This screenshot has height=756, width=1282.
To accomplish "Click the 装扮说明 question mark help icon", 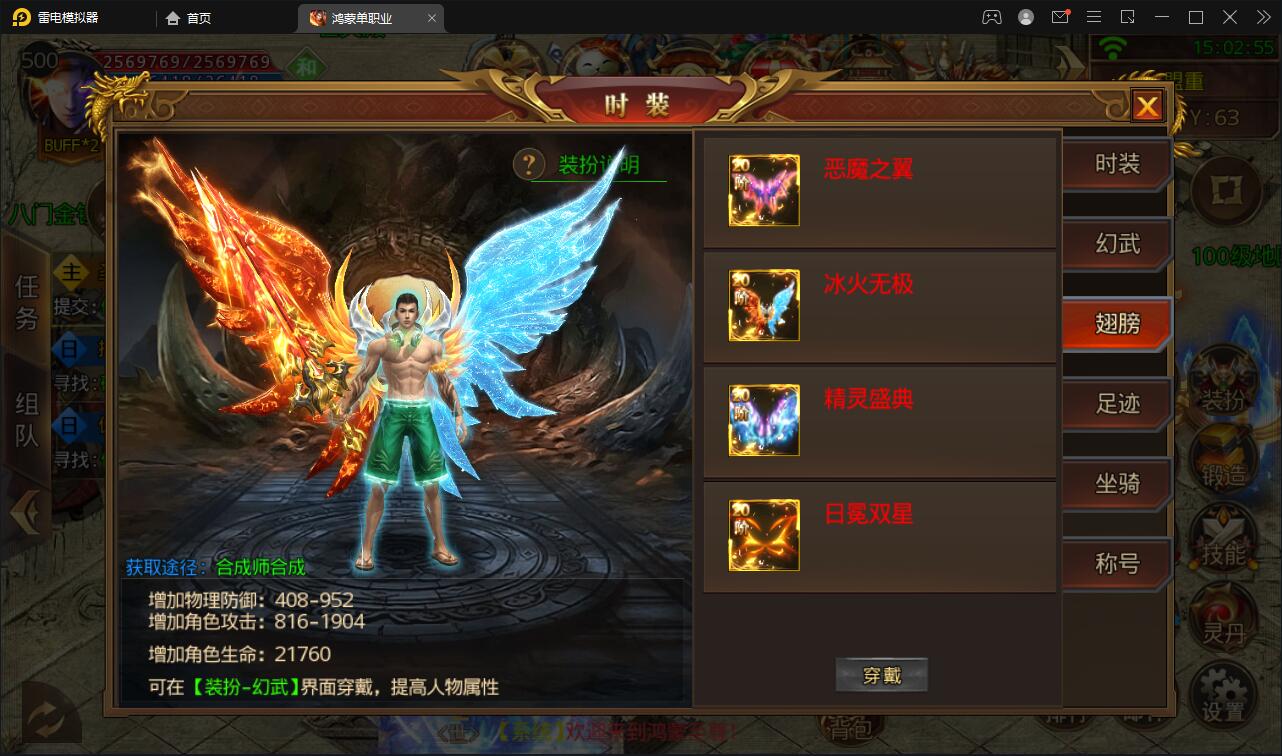I will click(528, 165).
